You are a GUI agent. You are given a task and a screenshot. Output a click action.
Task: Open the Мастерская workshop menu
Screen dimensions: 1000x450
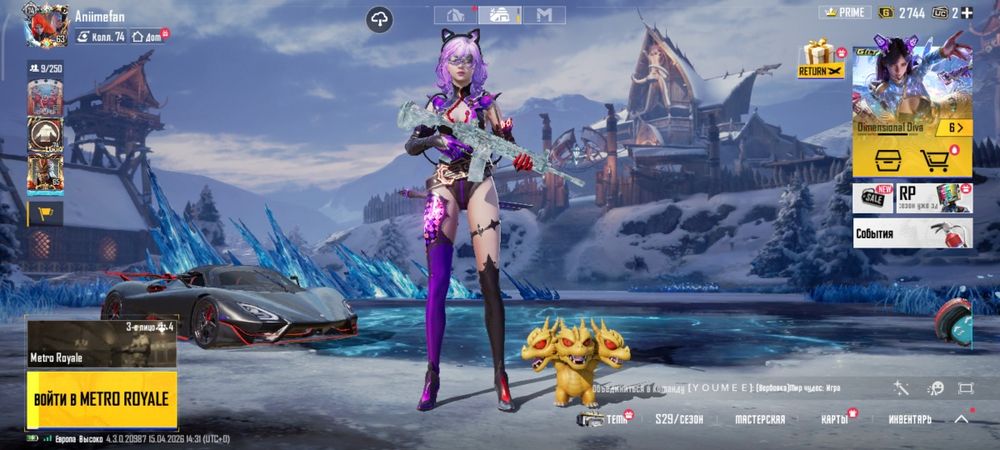pyautogui.click(x=759, y=419)
